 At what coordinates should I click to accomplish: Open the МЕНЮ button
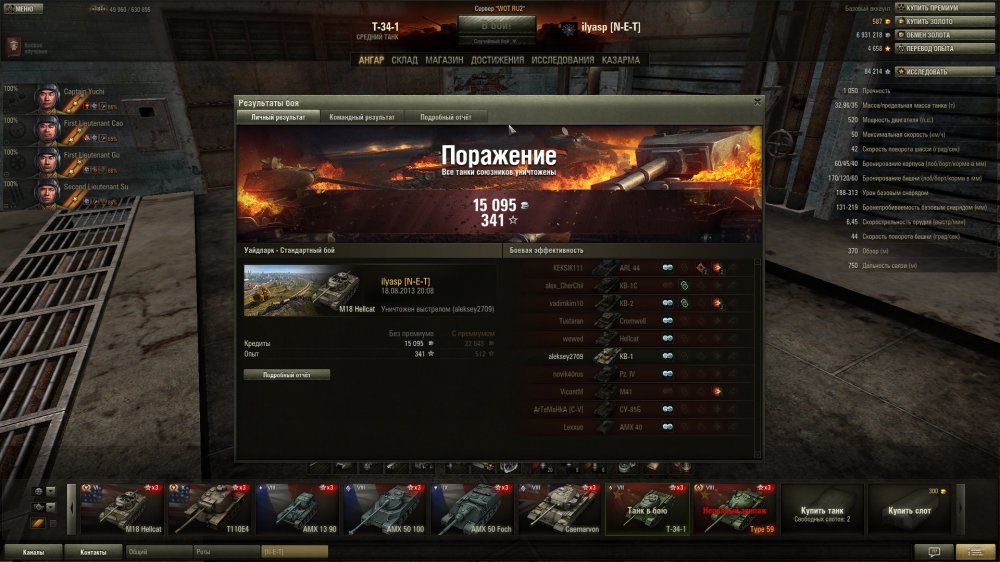pos(22,8)
